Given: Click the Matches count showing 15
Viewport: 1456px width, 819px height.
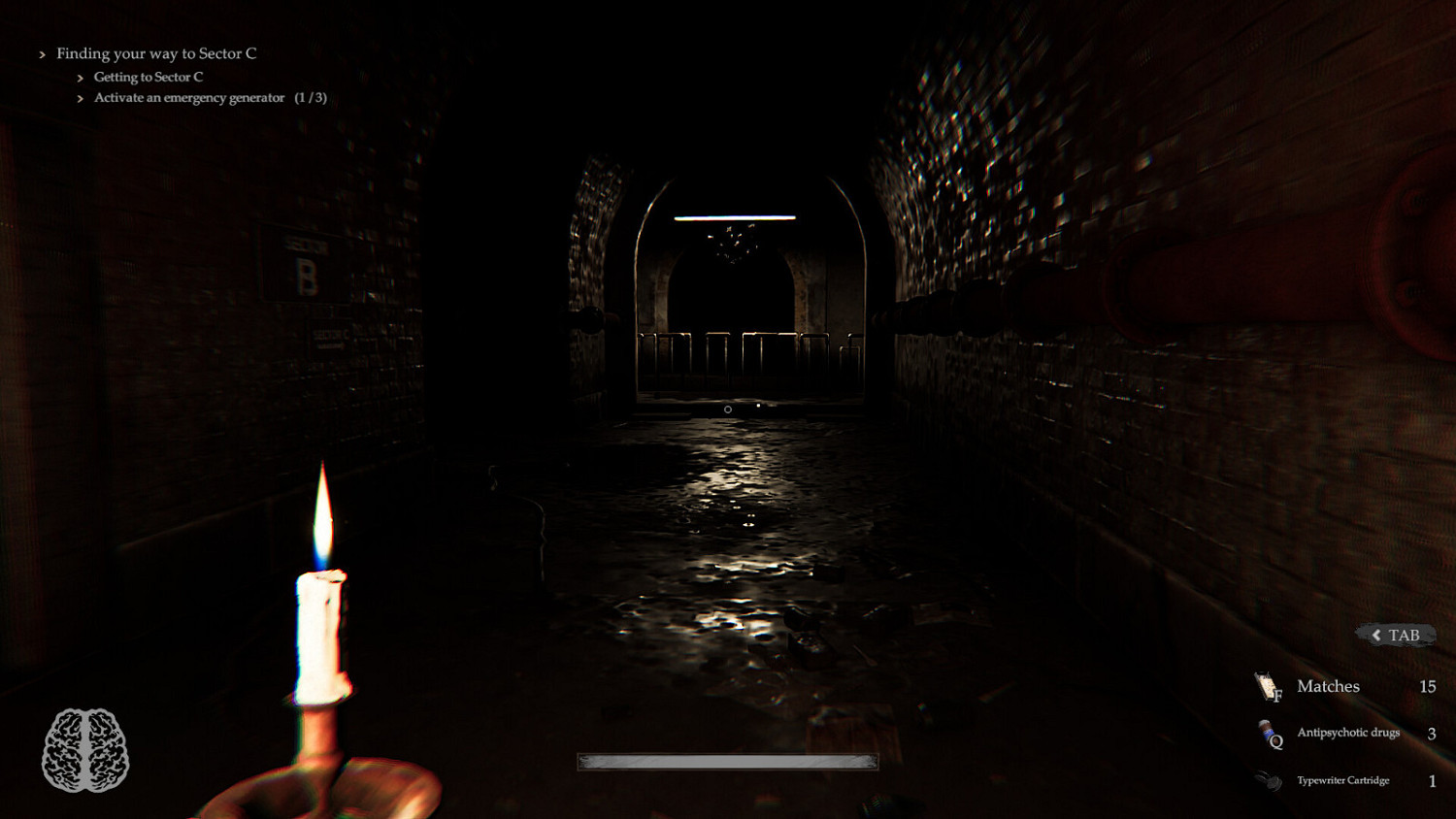Looking at the screenshot, I should 1429,686.
